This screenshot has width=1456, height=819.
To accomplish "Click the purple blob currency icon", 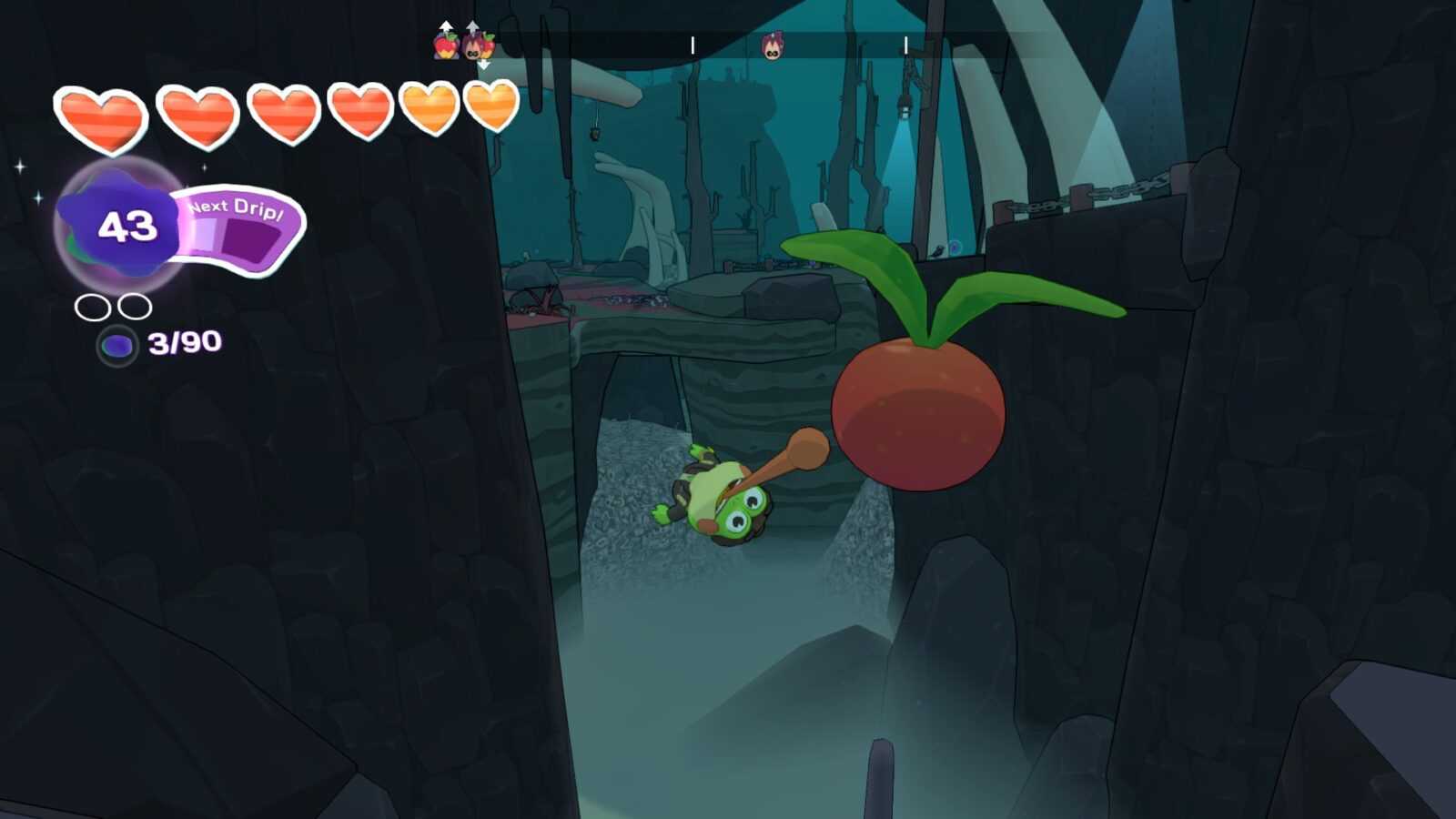I will pos(116,346).
